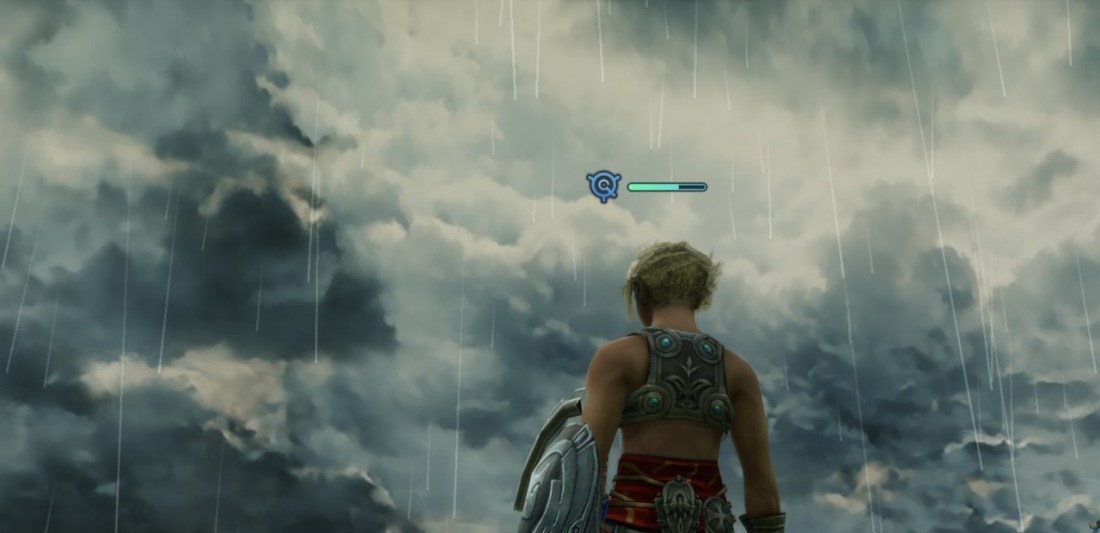Click the blue target icon above the character

pos(604,186)
